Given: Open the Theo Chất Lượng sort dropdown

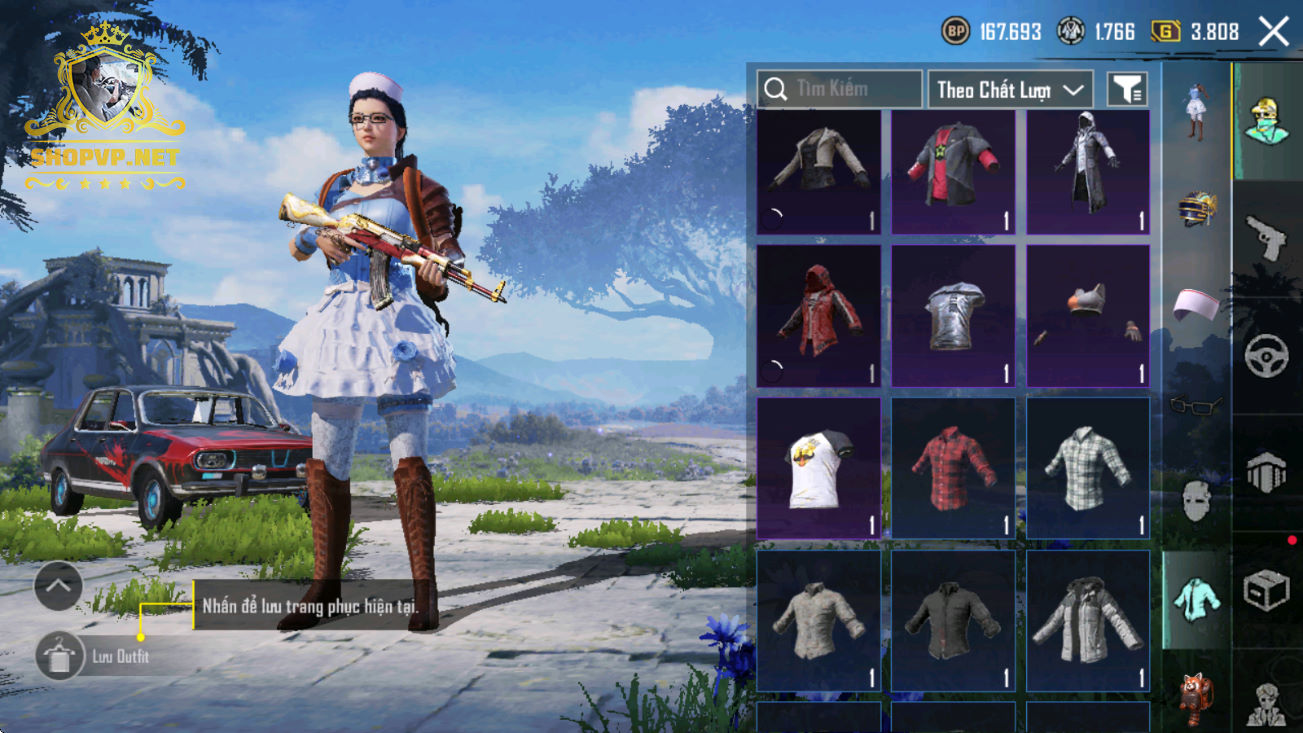Looking at the screenshot, I should point(1010,89).
